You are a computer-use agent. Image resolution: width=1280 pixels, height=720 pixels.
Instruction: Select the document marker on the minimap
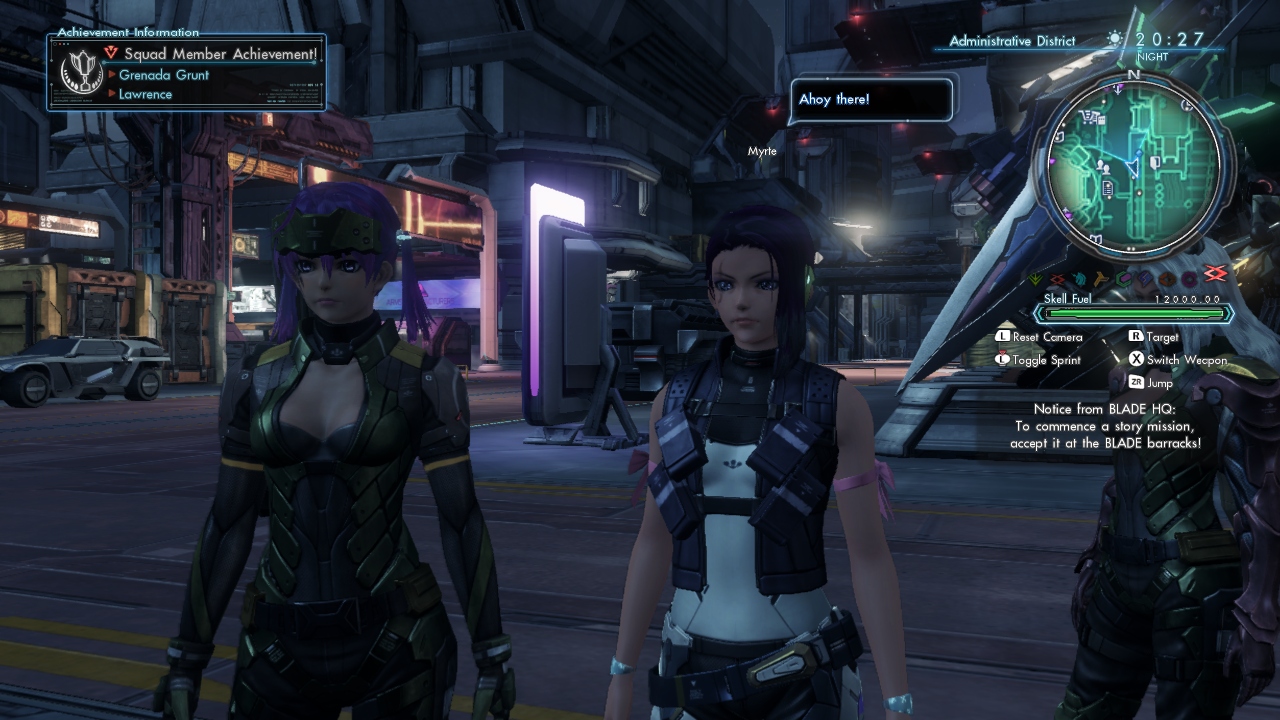click(x=1108, y=188)
